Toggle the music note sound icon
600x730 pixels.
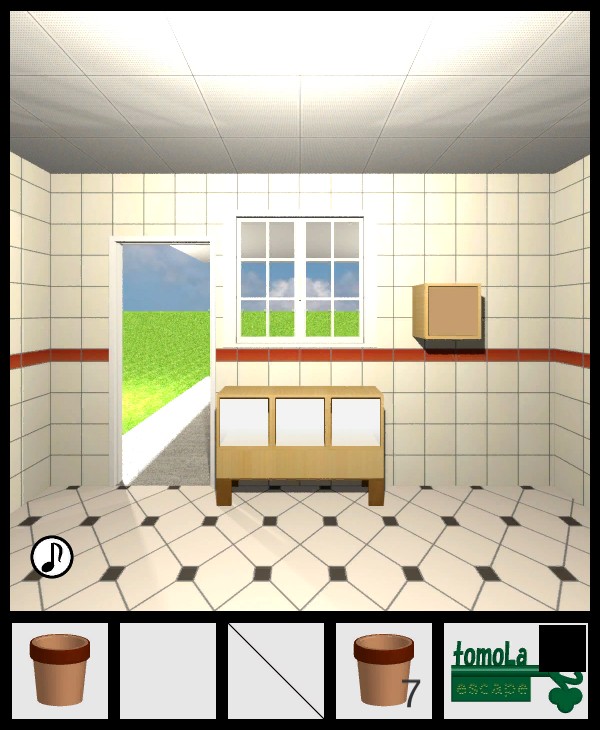pos(52,557)
